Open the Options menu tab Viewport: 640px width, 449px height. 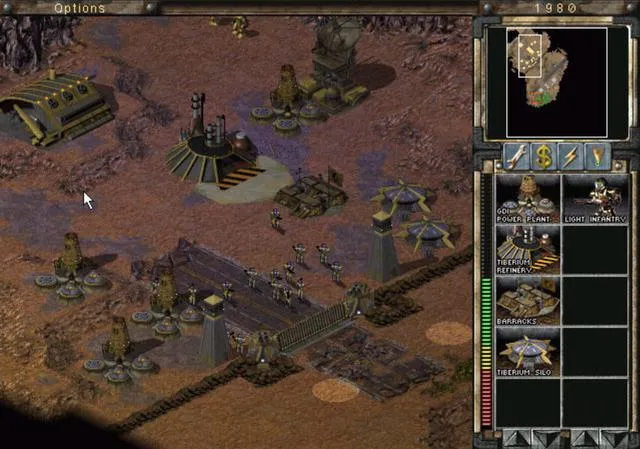(x=79, y=8)
